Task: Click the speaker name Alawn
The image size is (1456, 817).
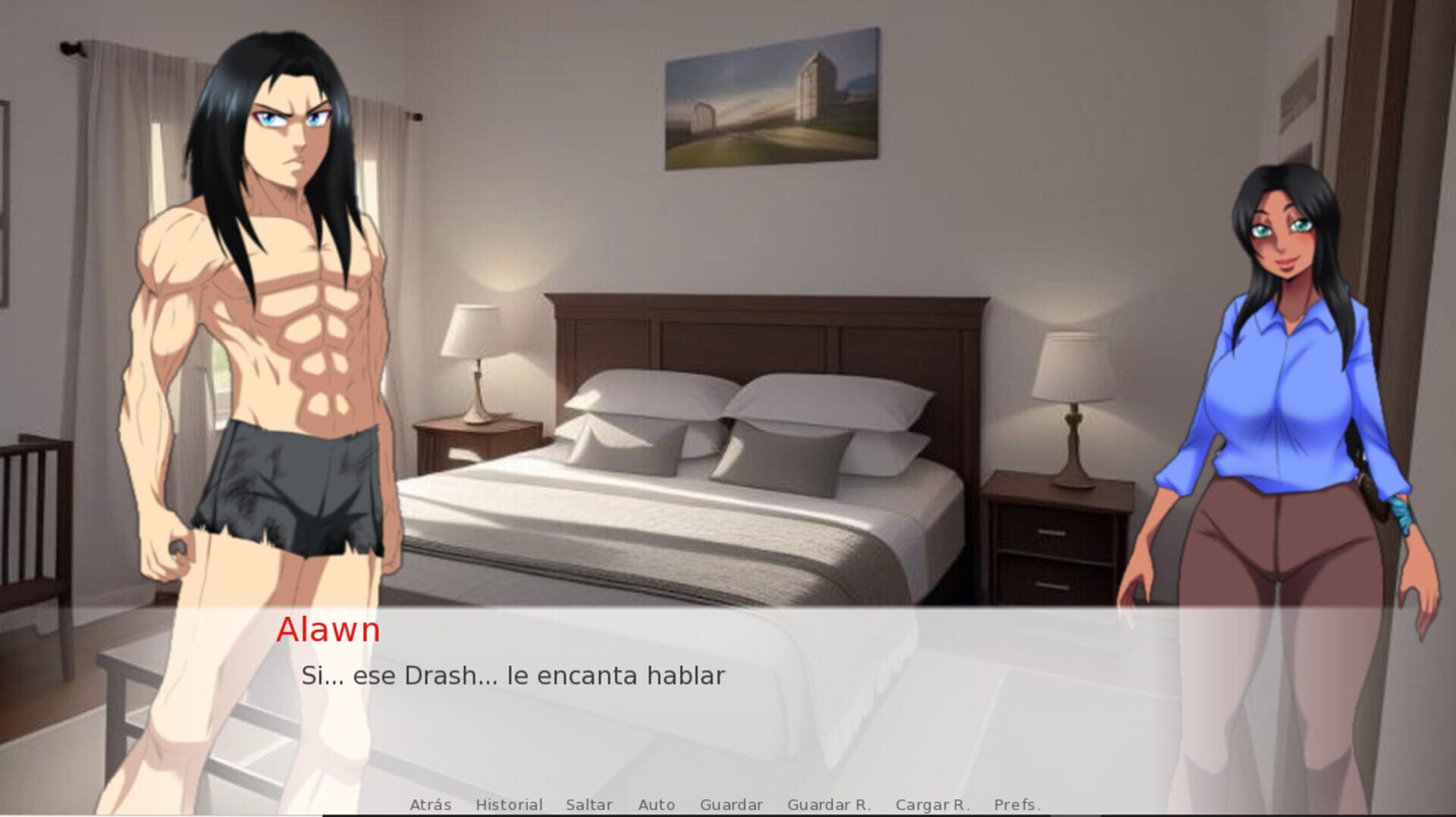Action: [x=329, y=631]
